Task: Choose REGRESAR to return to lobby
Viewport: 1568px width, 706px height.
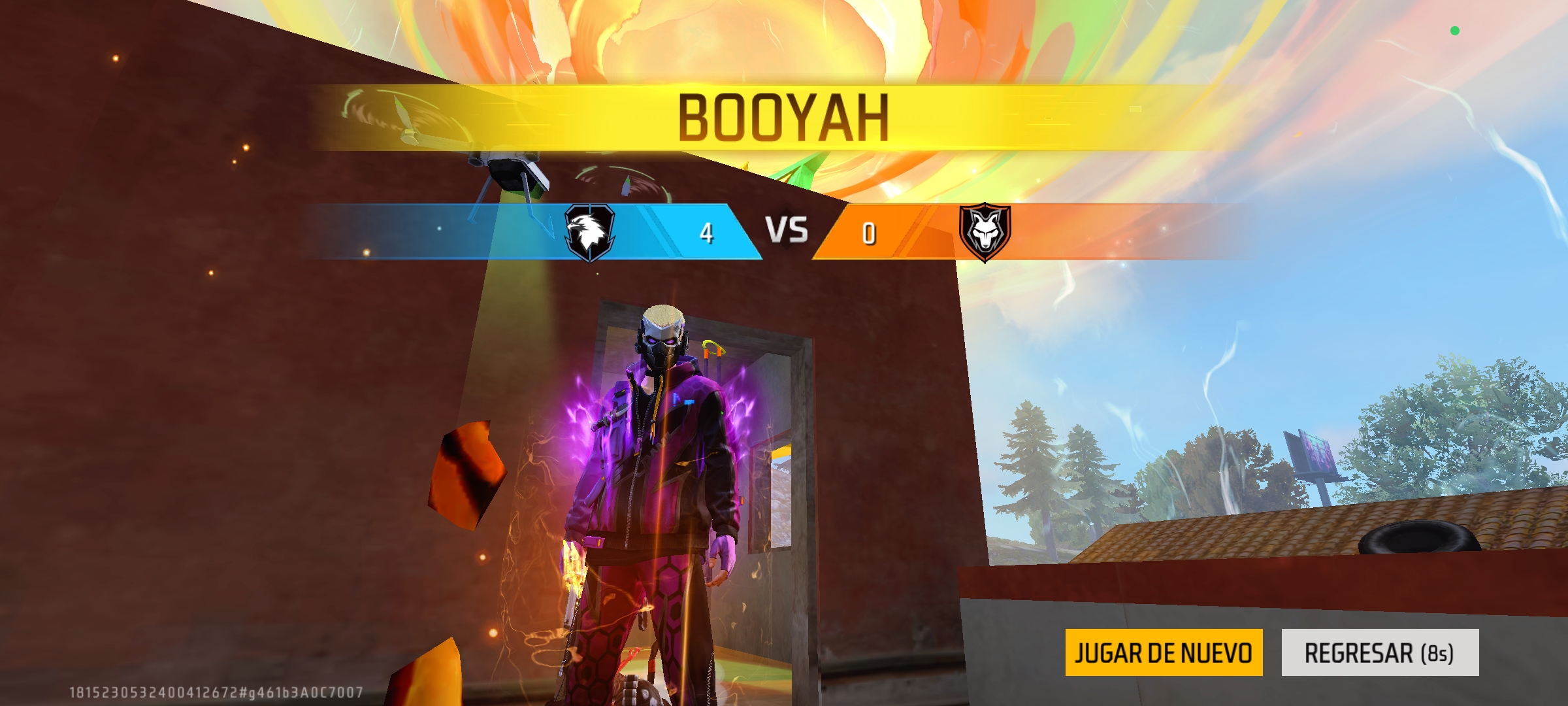Action: click(1380, 652)
